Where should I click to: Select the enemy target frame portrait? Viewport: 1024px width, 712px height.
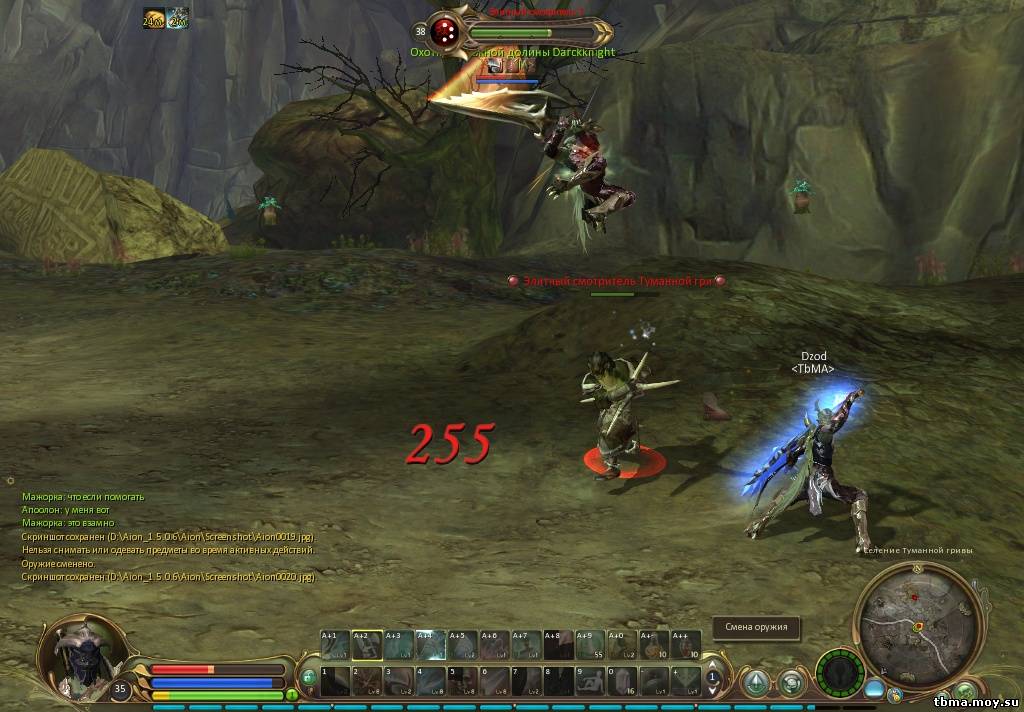(445, 31)
